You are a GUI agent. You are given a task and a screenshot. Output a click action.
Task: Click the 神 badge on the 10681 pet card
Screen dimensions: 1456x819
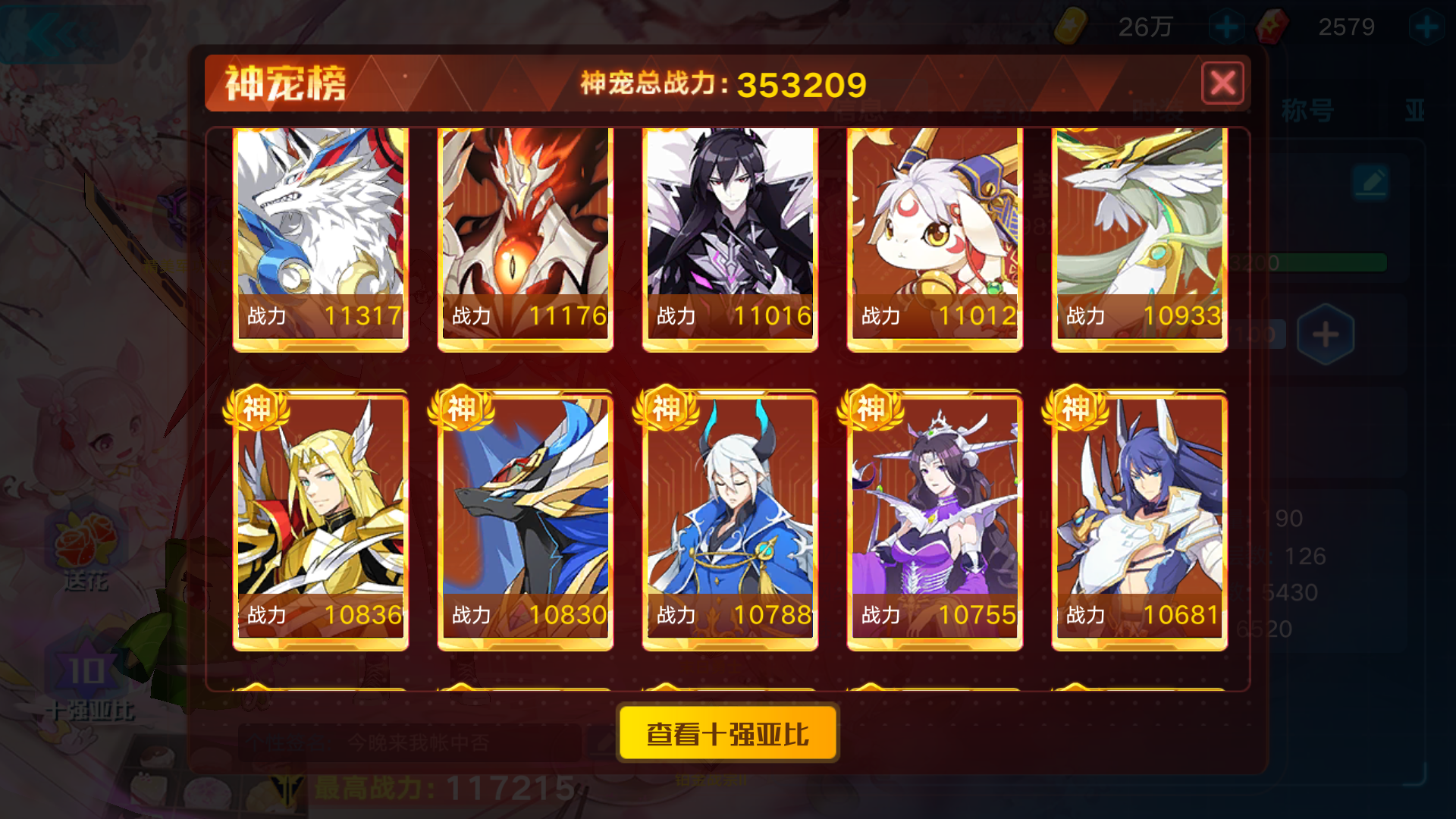tap(1076, 409)
